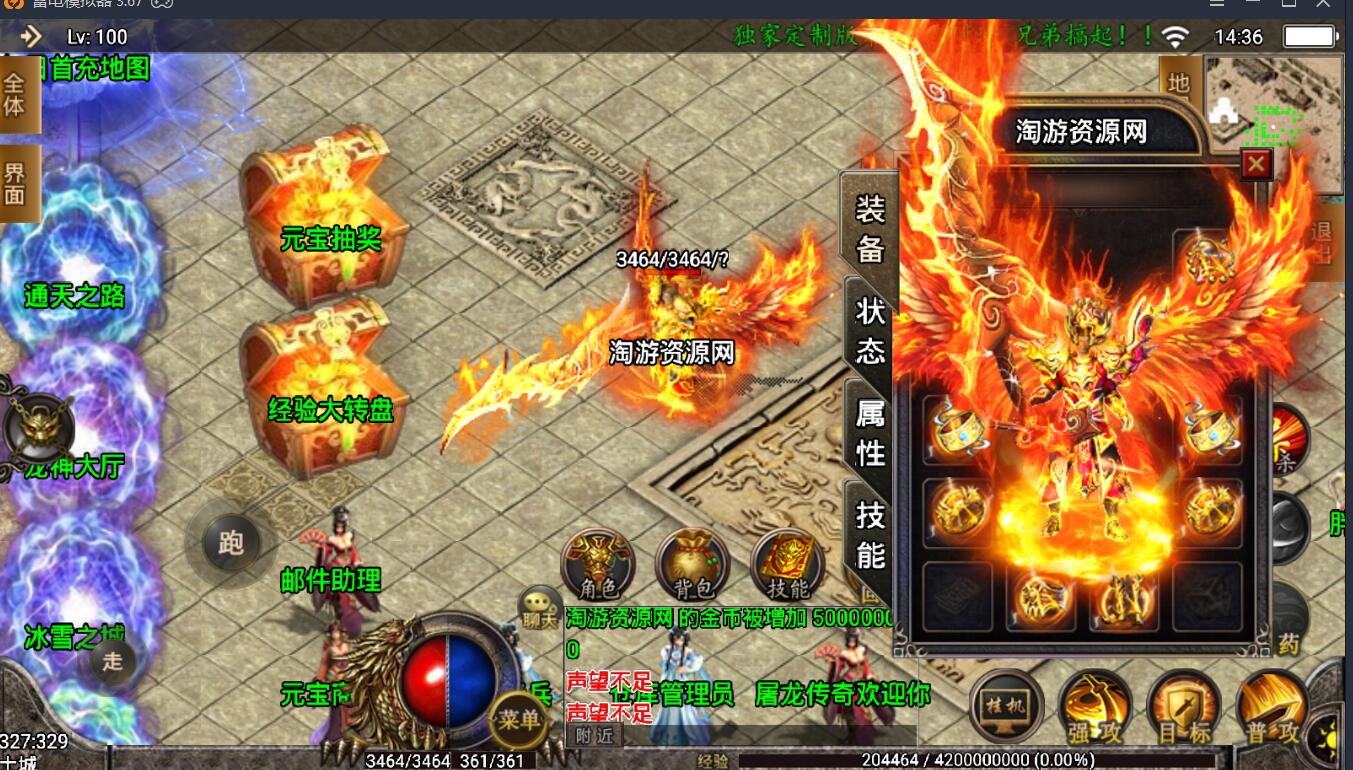This screenshot has height=770, width=1353.
Task: Open the 聊天 chat bubble
Action: [539, 605]
